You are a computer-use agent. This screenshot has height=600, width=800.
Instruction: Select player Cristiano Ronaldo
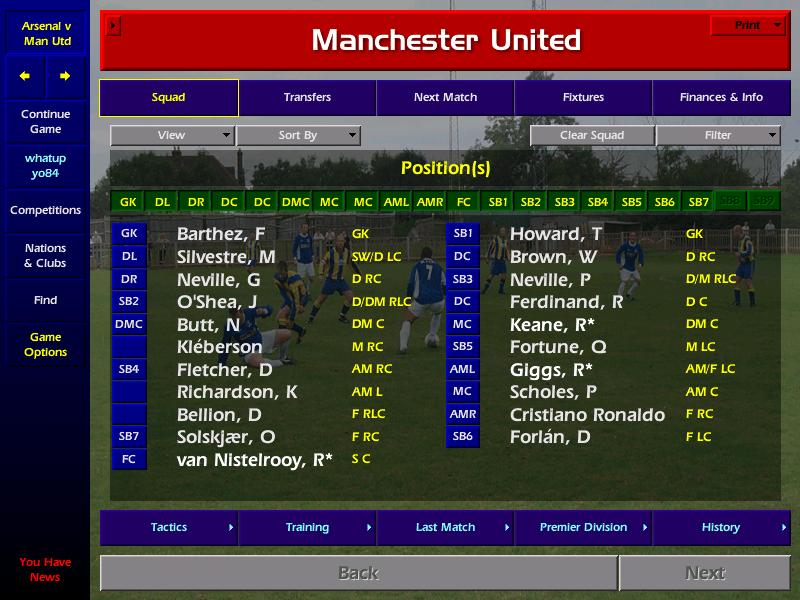[587, 415]
